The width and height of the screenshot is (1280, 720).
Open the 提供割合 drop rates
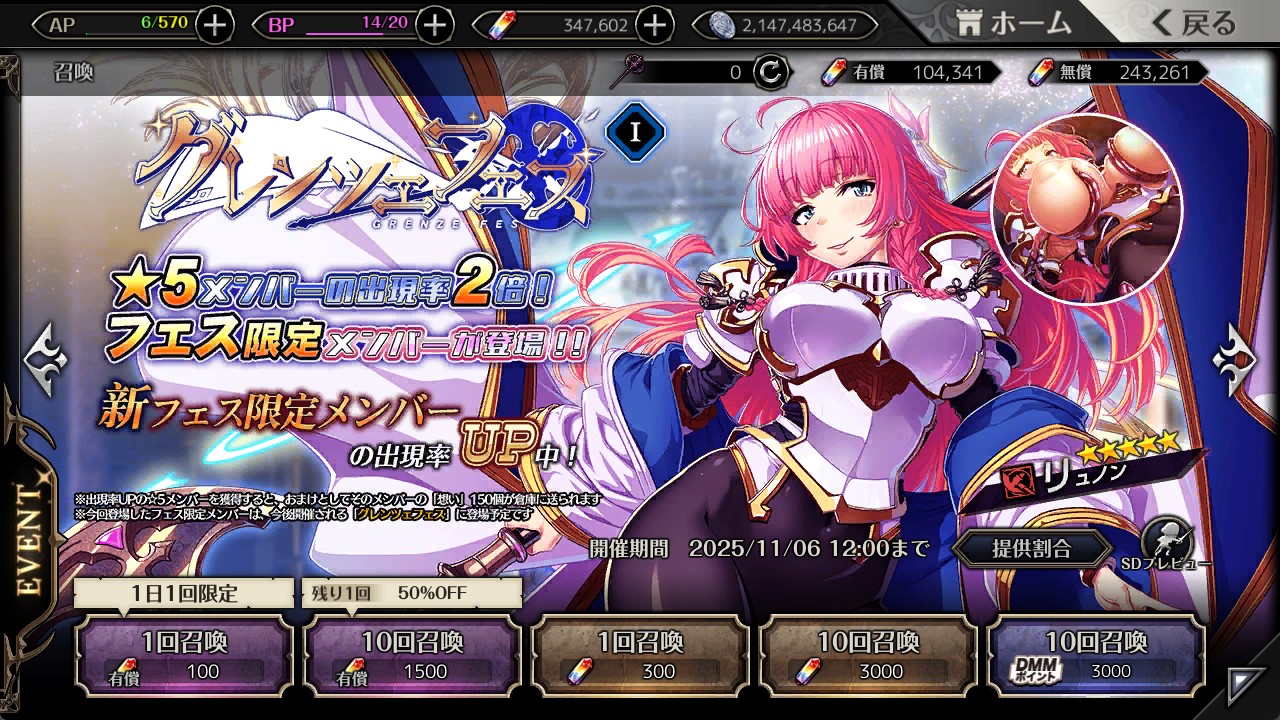point(1031,548)
